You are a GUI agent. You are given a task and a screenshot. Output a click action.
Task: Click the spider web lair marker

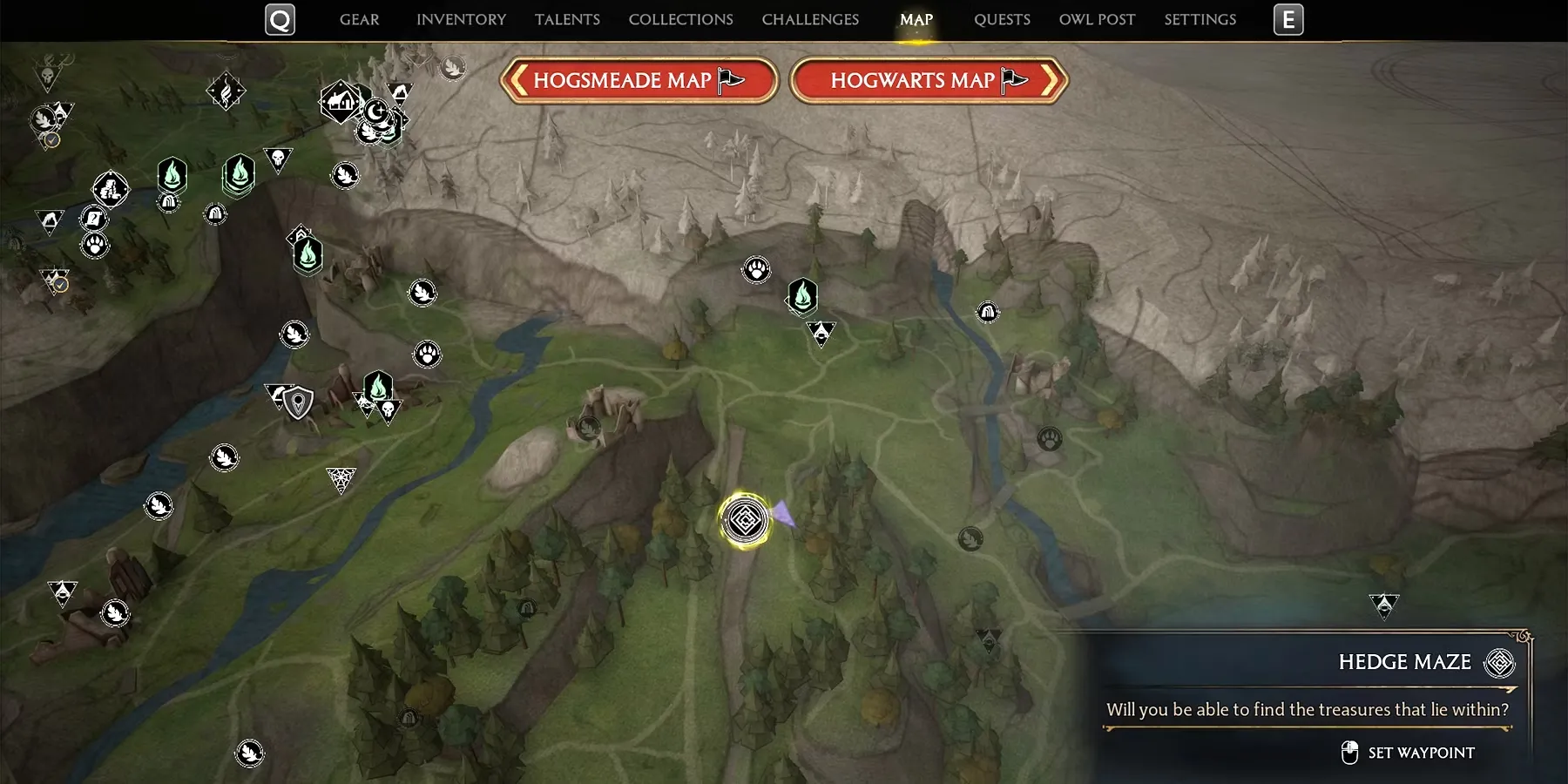(x=341, y=479)
